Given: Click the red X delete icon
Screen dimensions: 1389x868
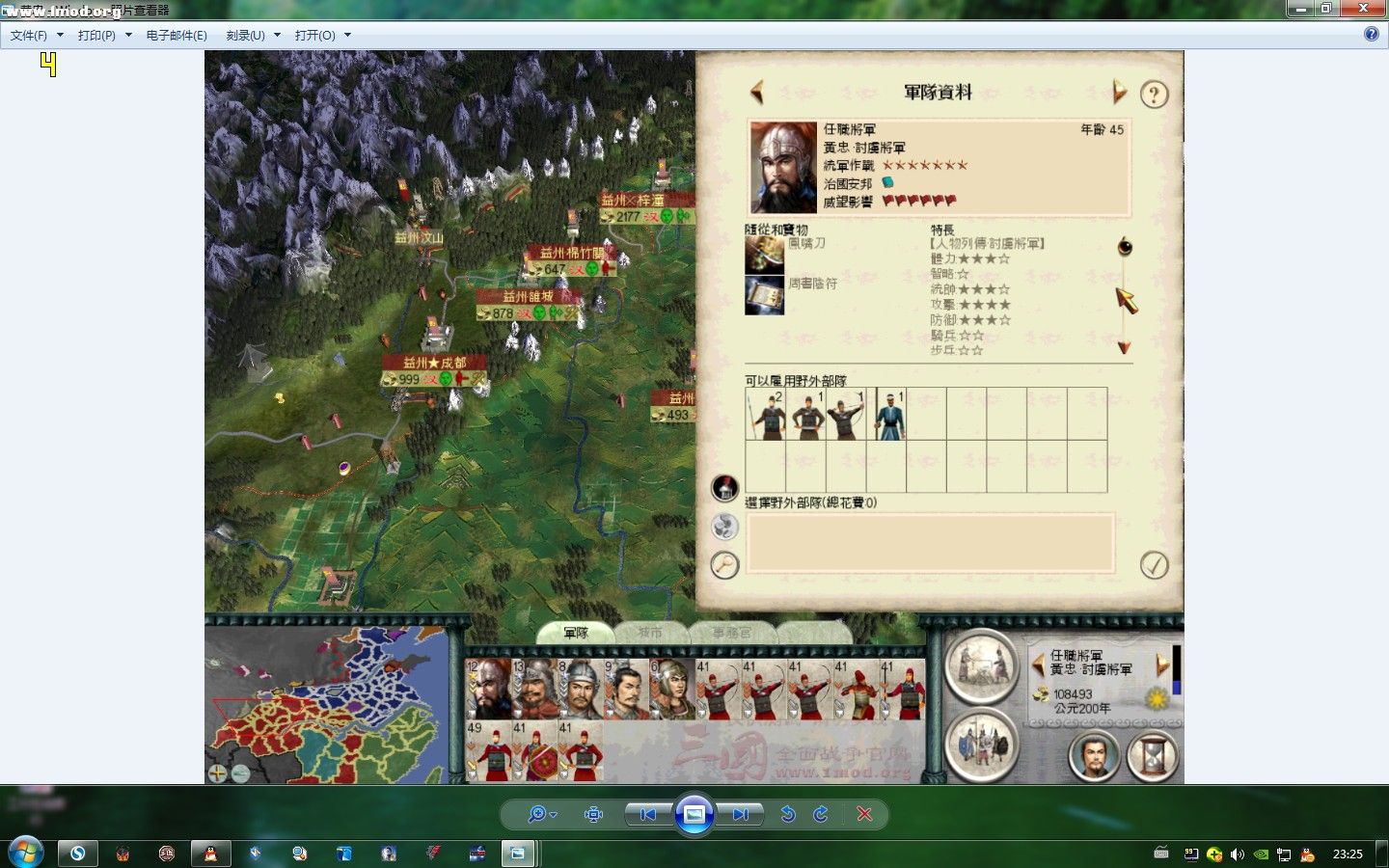Looking at the screenshot, I should [x=865, y=814].
